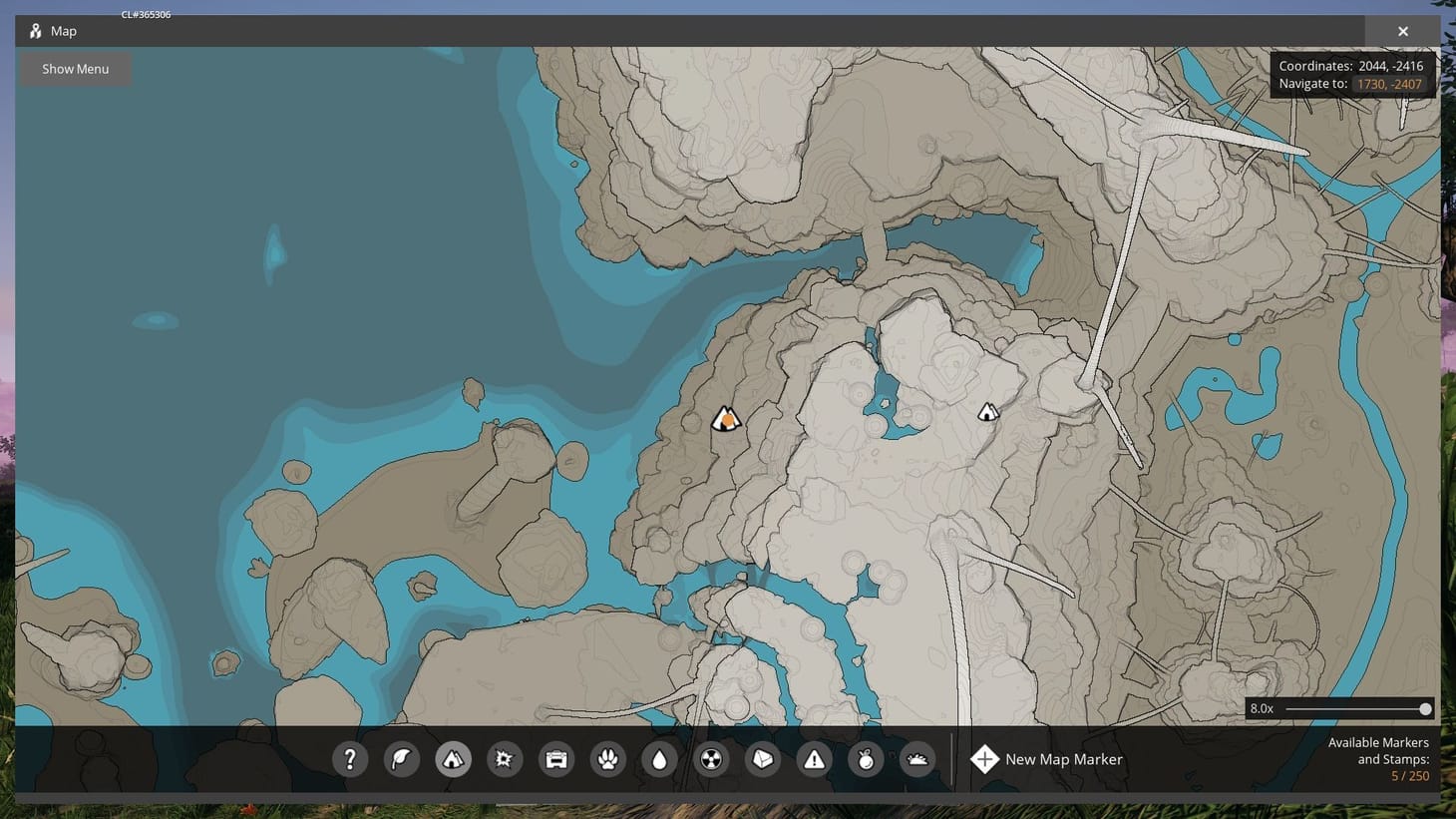
Task: Click the orange tent marker on map
Action: pyautogui.click(x=727, y=417)
